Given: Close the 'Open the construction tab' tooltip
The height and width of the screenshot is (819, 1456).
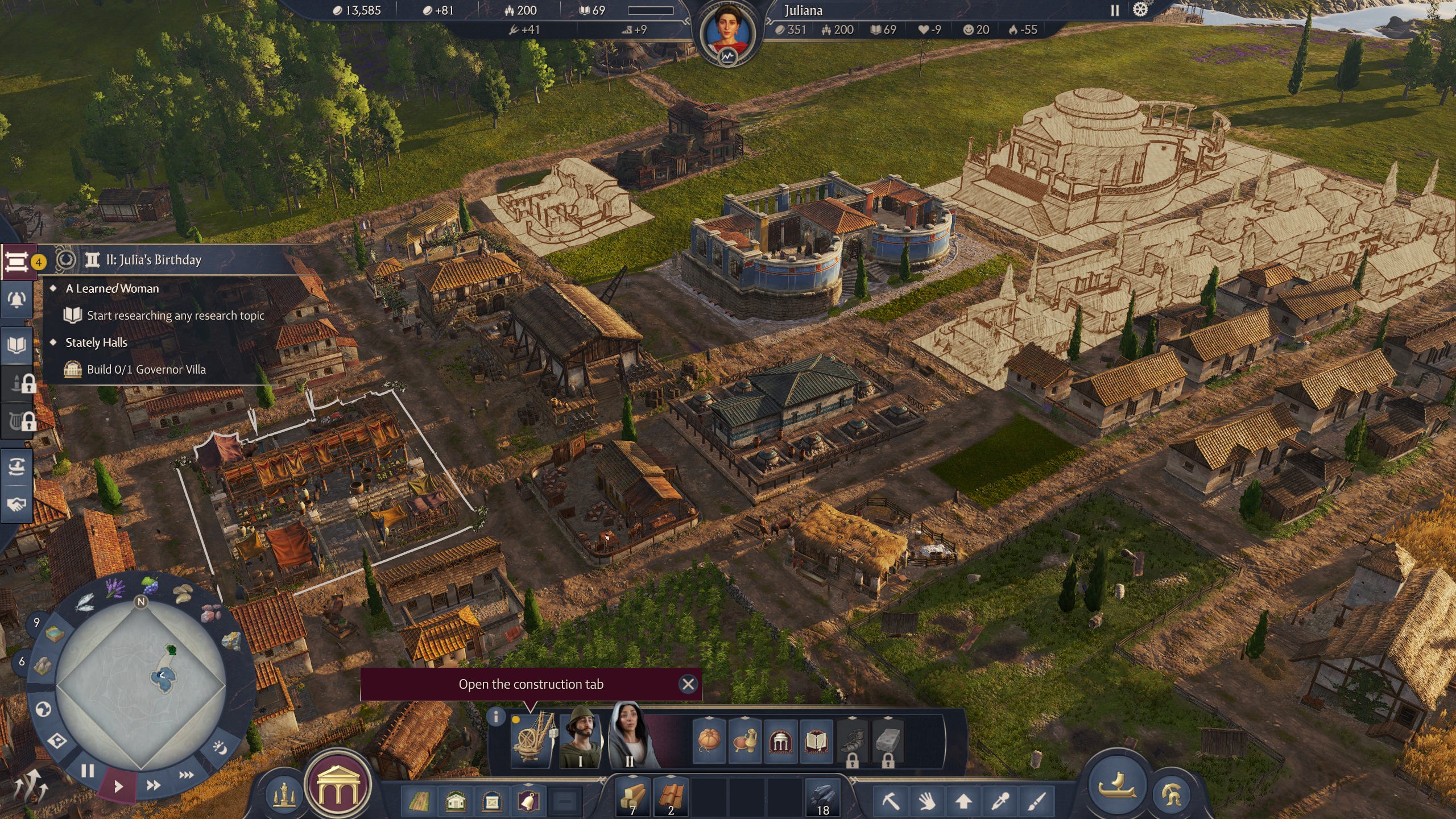Looking at the screenshot, I should tap(688, 684).
